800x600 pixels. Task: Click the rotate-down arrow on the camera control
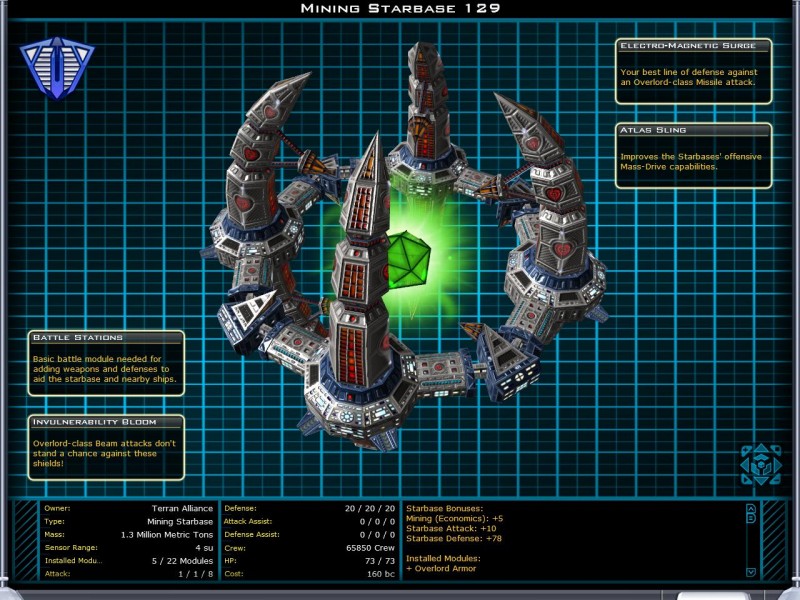(x=759, y=481)
